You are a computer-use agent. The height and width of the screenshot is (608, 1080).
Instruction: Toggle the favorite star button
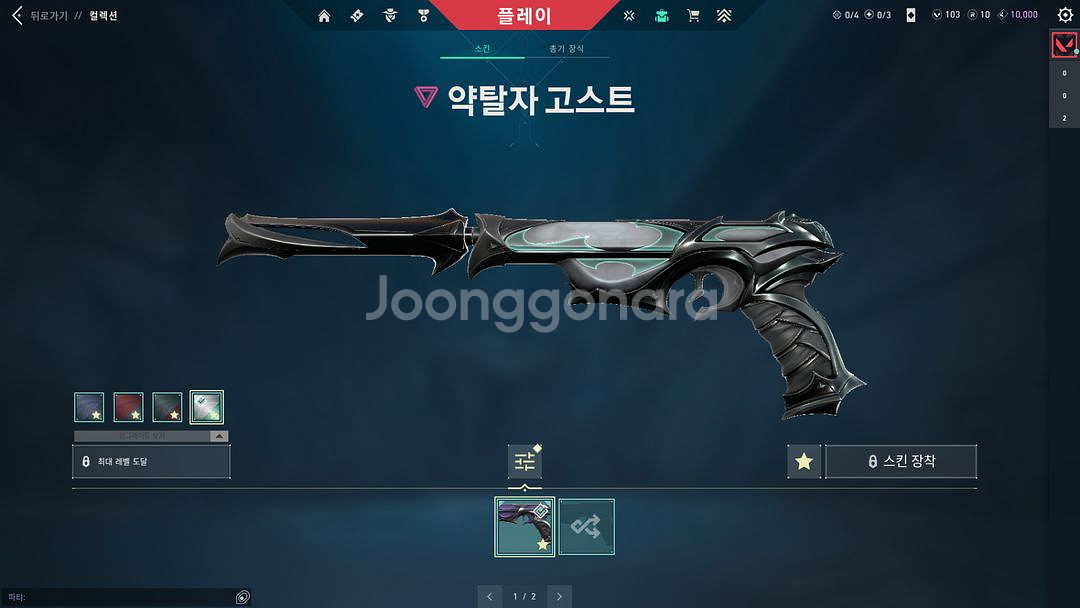[x=804, y=461]
